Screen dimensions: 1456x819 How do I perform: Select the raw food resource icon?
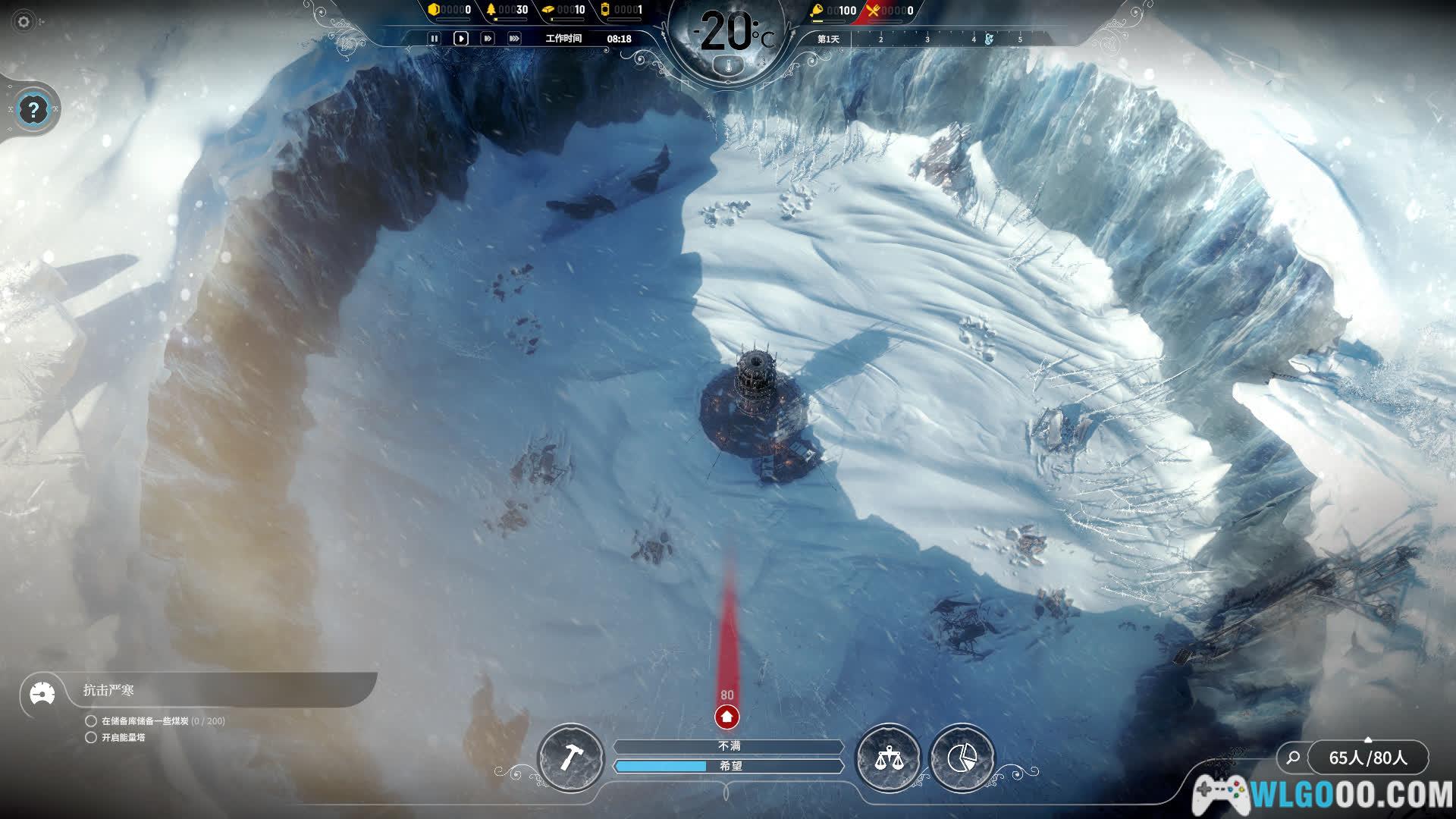(817, 11)
